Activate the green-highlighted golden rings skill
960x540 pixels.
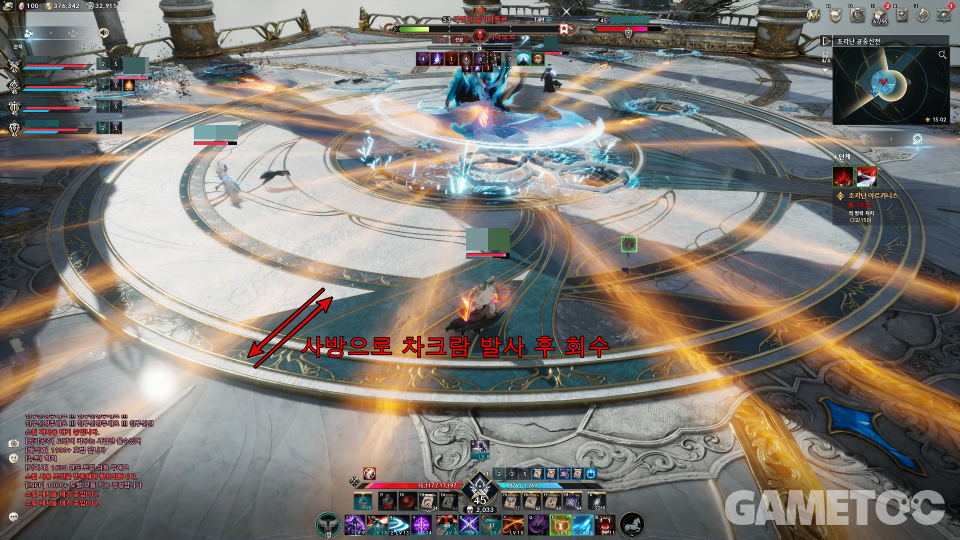tap(561, 524)
